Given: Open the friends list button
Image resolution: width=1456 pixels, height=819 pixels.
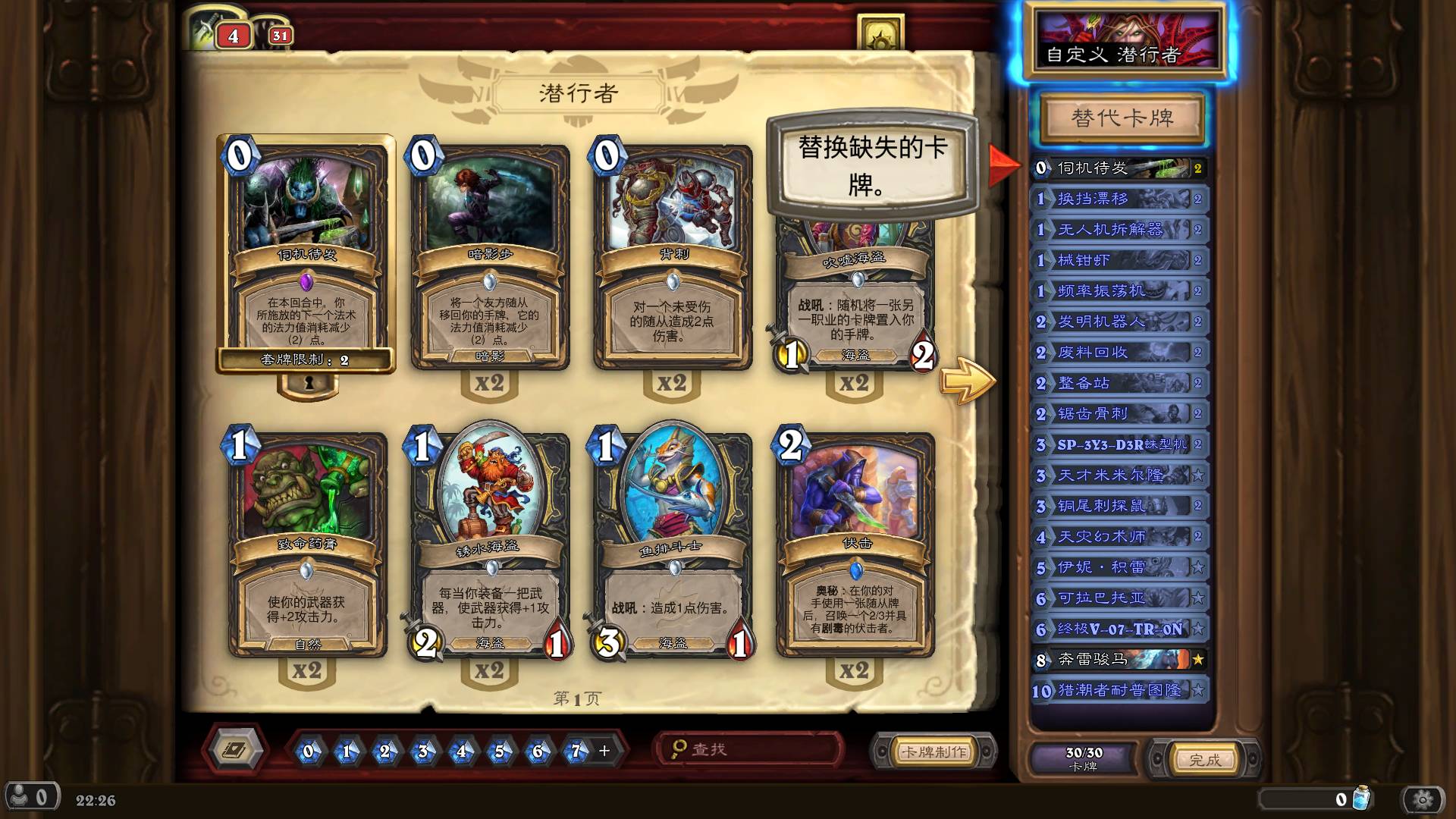Looking at the screenshot, I should (x=30, y=798).
